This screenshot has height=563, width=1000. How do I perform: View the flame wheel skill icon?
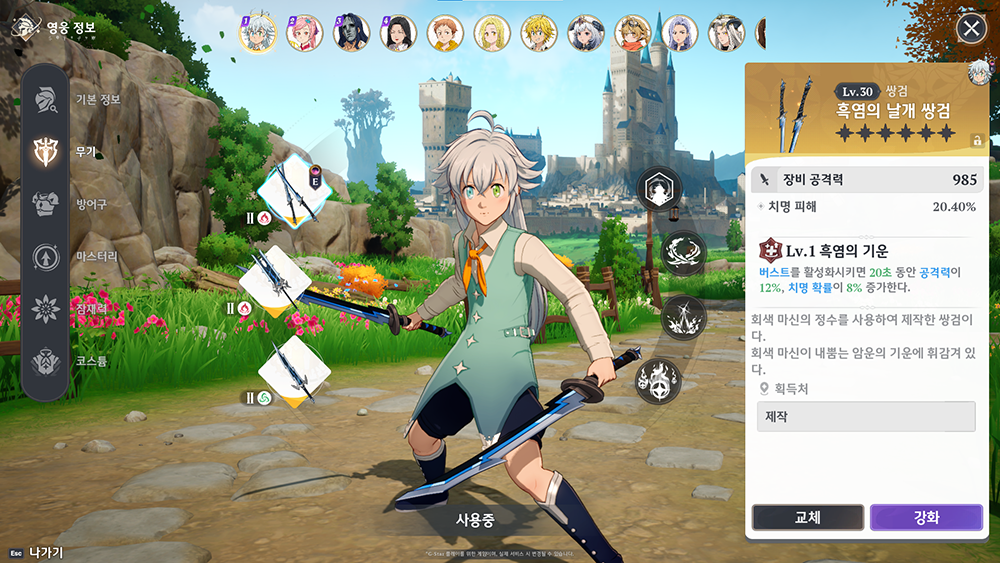click(659, 380)
